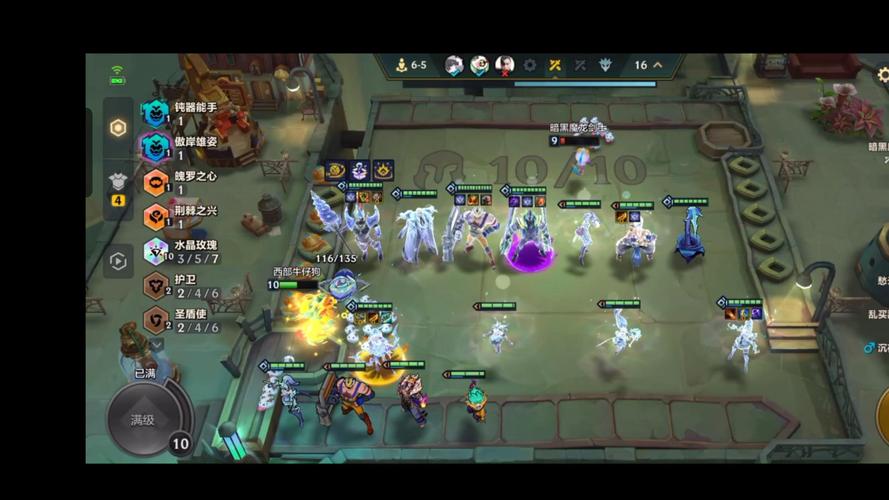
Task: Click the 6-5 stage round indicator
Action: click(410, 66)
